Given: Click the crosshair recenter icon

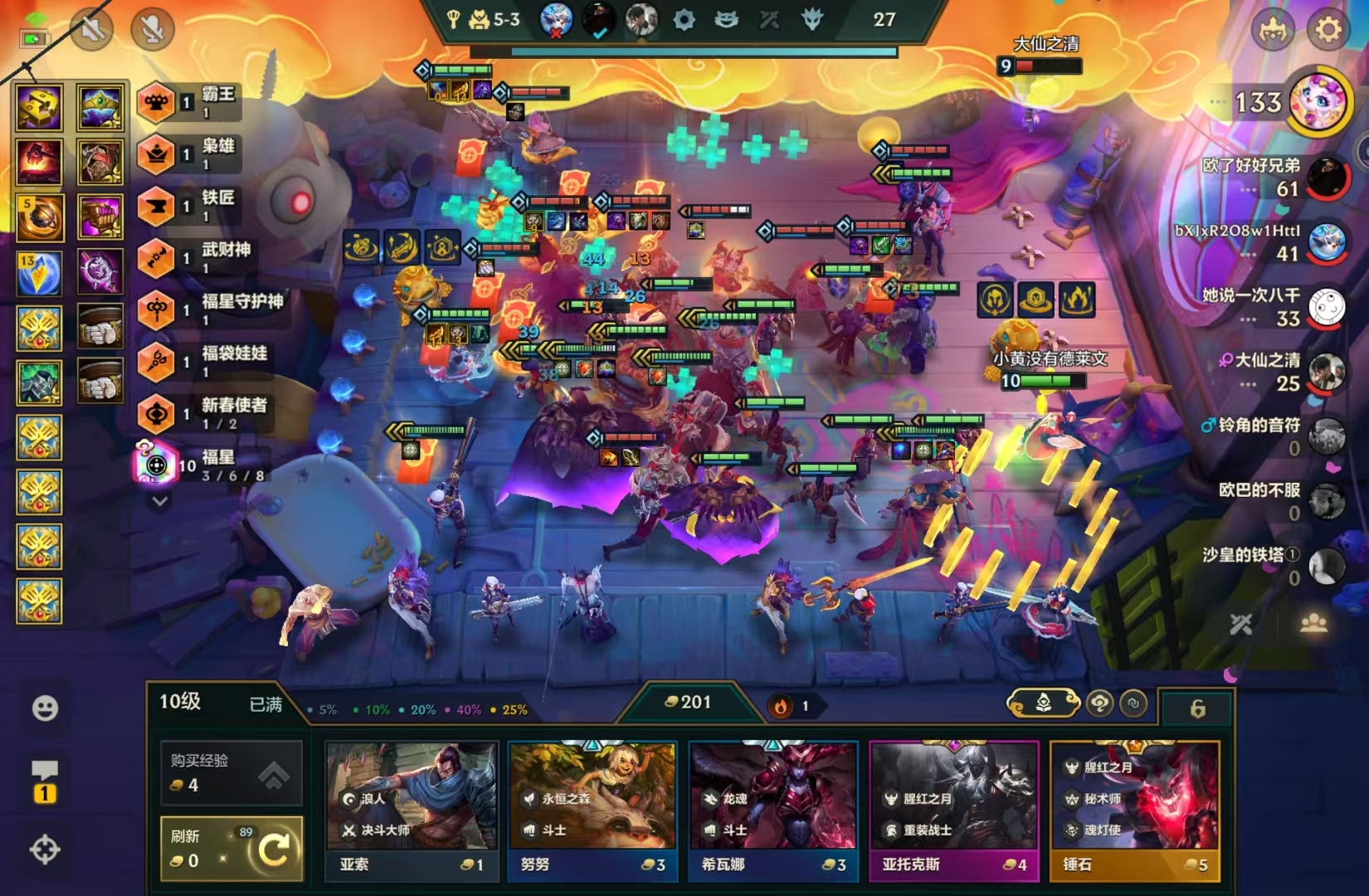Looking at the screenshot, I should click(45, 850).
